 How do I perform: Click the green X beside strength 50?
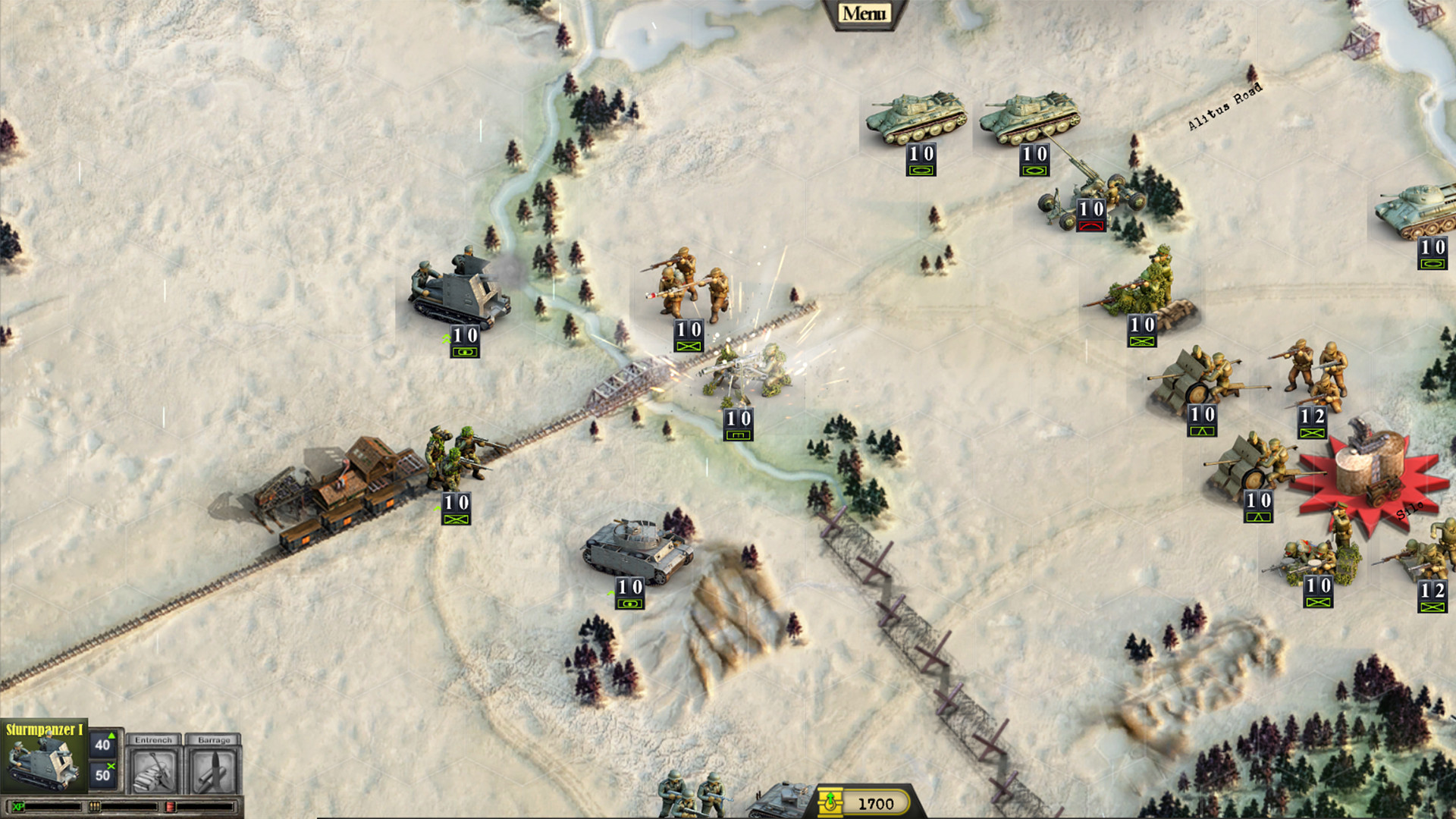coord(111,768)
